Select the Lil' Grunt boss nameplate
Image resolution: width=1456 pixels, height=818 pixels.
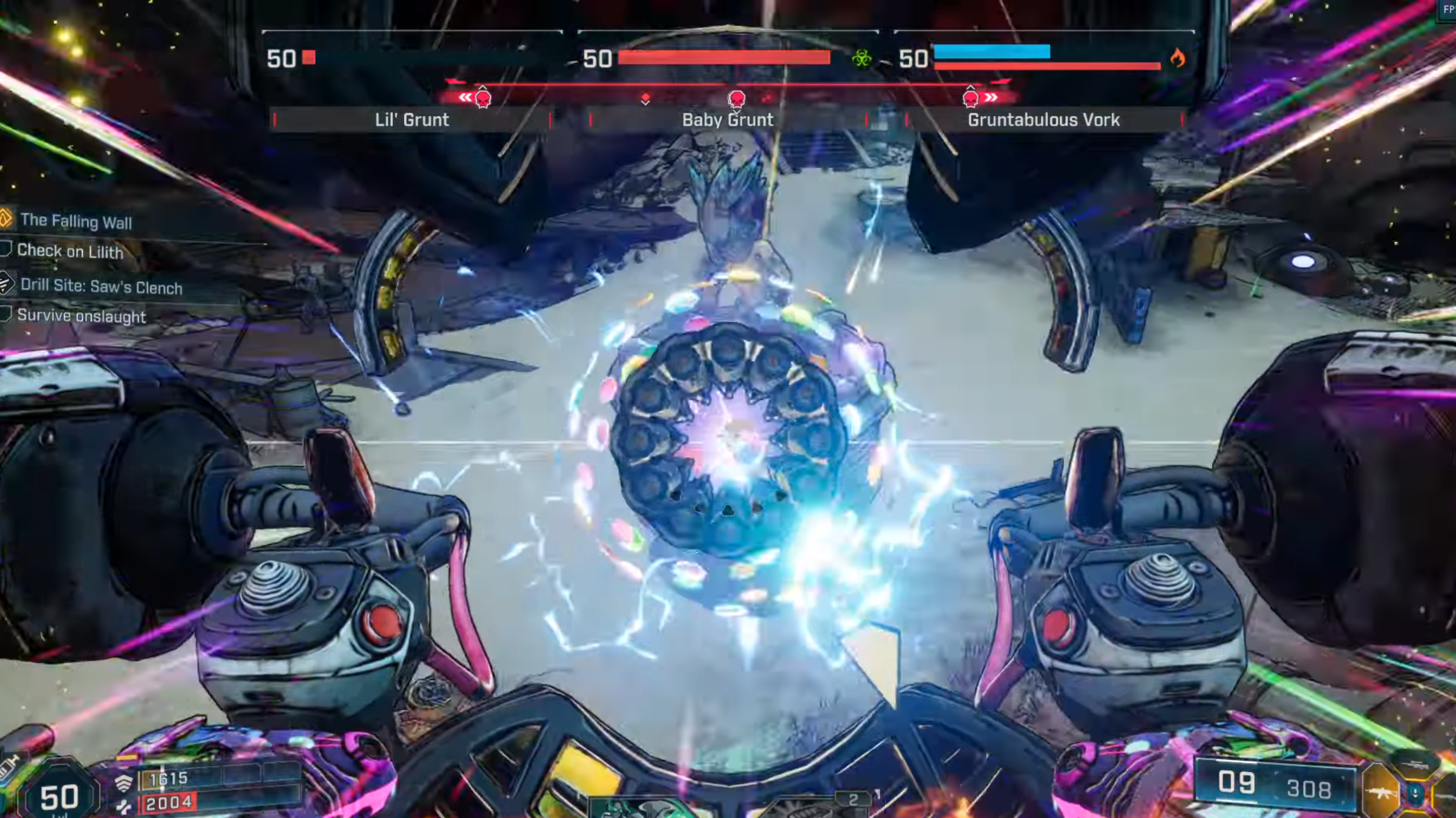412,120
